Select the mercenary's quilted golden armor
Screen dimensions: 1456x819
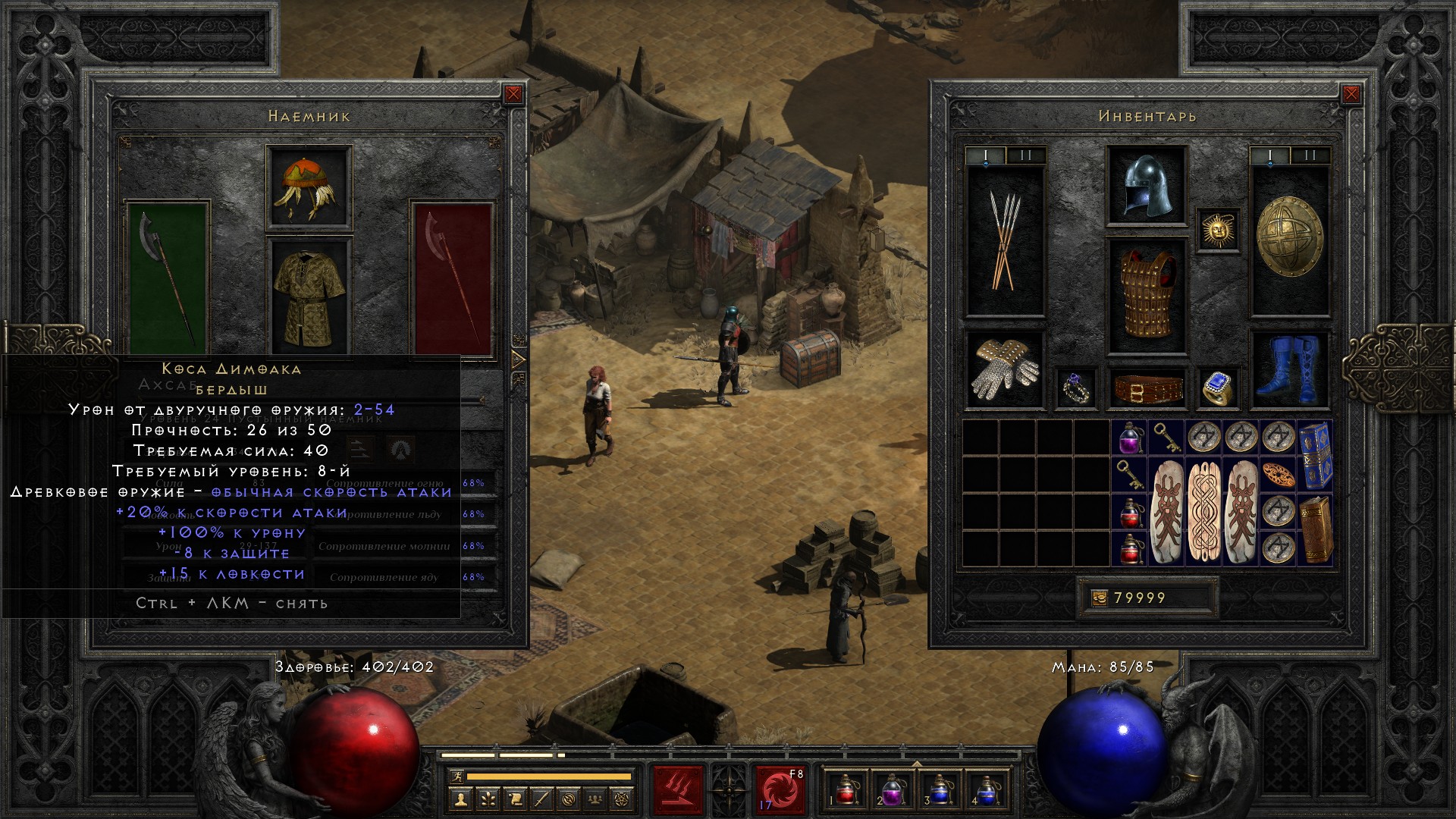pyautogui.click(x=309, y=296)
